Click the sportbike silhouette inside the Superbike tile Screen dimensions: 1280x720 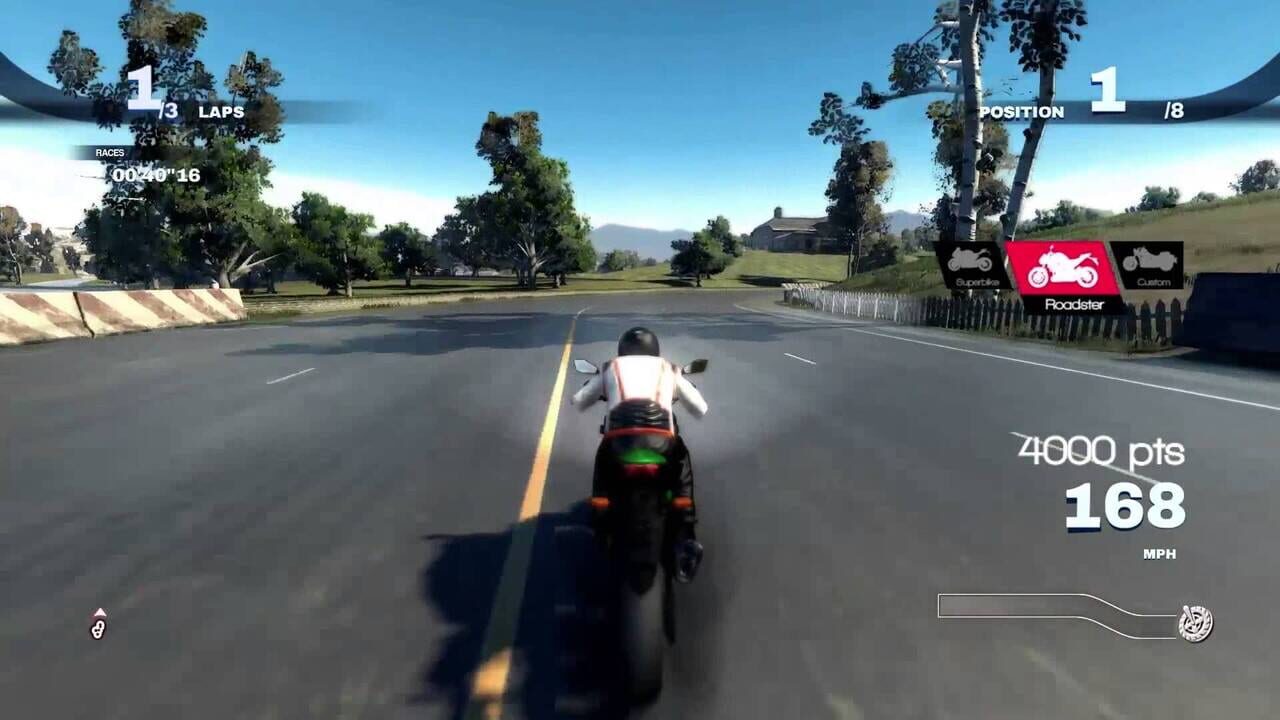tap(968, 260)
